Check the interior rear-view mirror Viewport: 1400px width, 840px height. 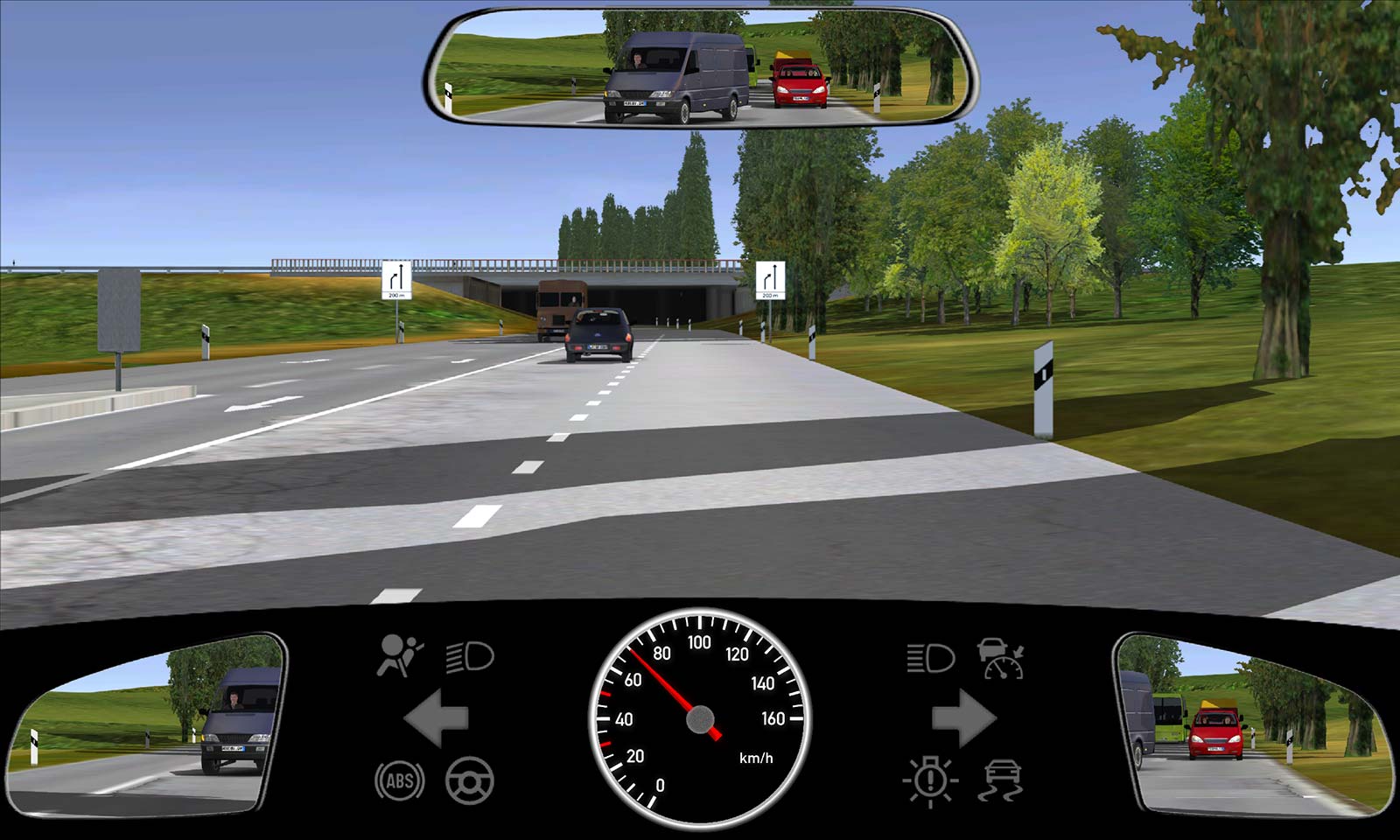(702, 68)
